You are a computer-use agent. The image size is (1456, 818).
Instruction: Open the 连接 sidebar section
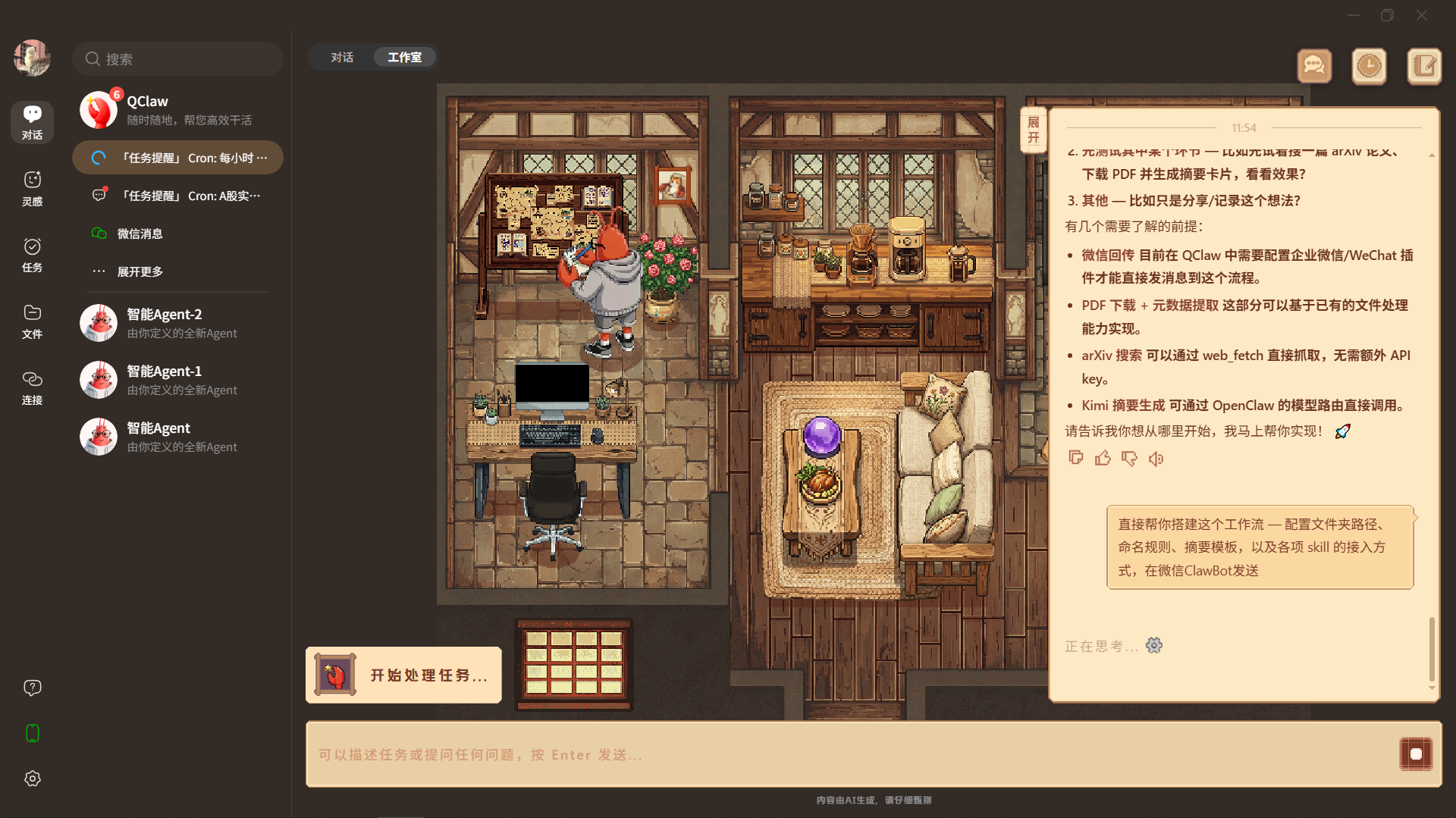[x=32, y=387]
